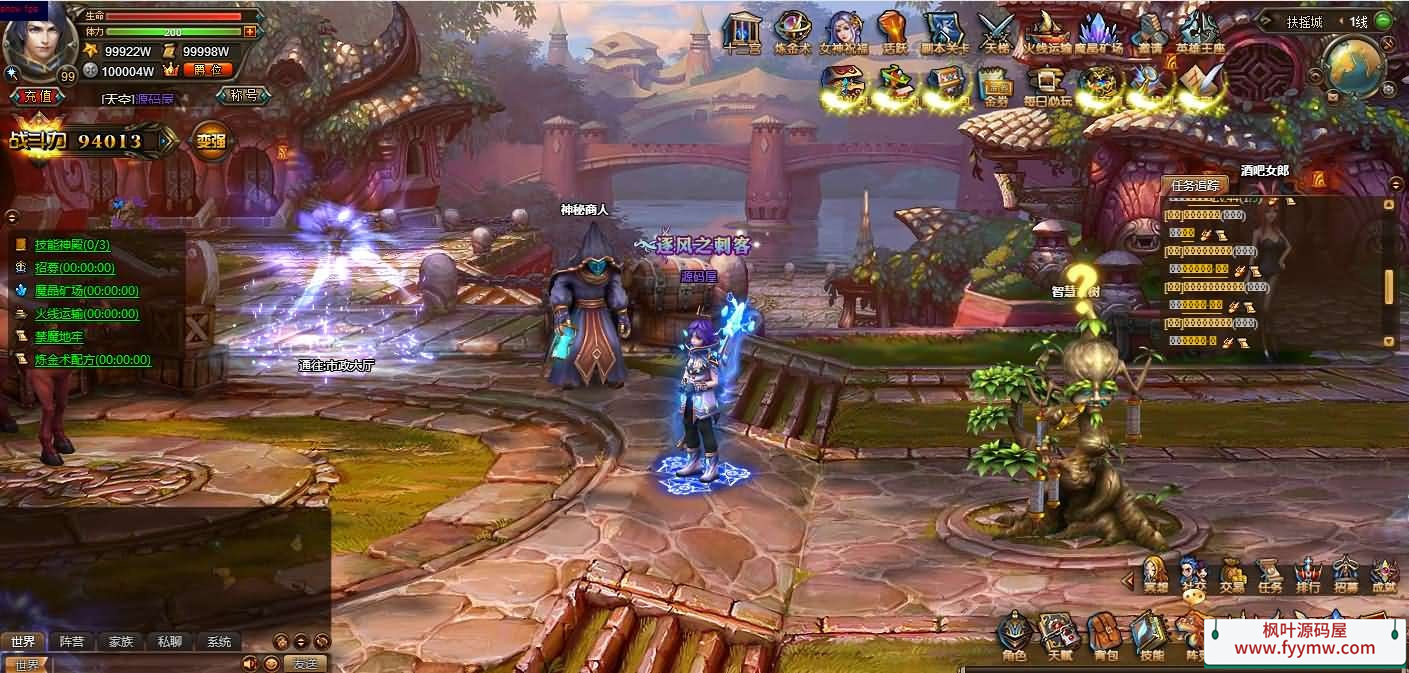
Task: Switch to the 阵营 chat tab
Action: [x=72, y=642]
